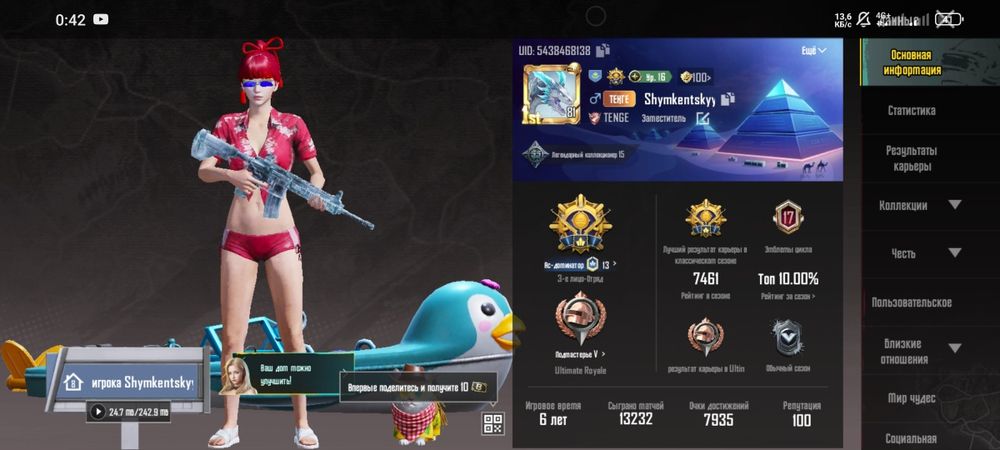Select the Пользовательское tab
The image size is (1000, 450).
pos(911,302)
